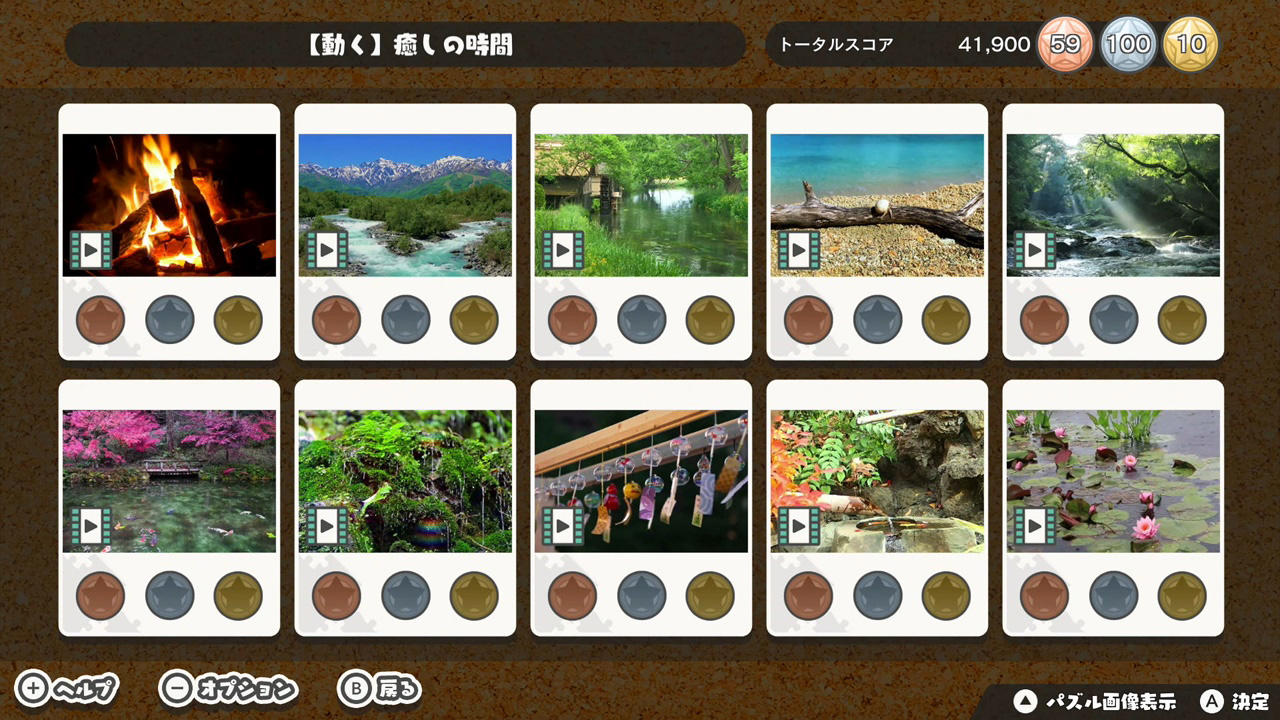Toggle the silver medal under the wind chimes puzzle
This screenshot has height=720, width=1280.
click(641, 595)
